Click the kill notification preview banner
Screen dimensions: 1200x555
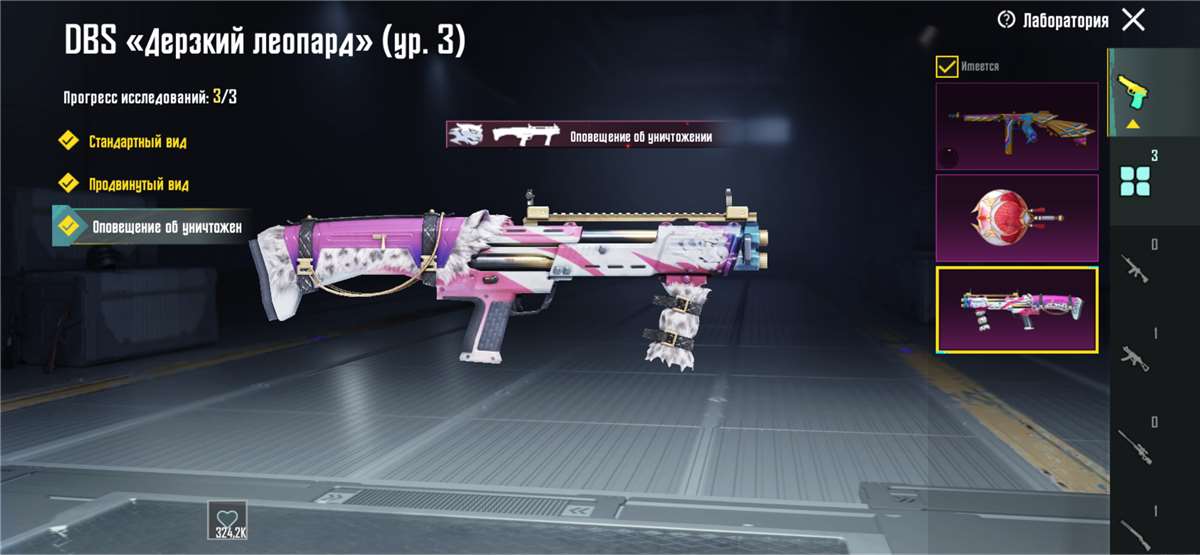tap(583, 135)
